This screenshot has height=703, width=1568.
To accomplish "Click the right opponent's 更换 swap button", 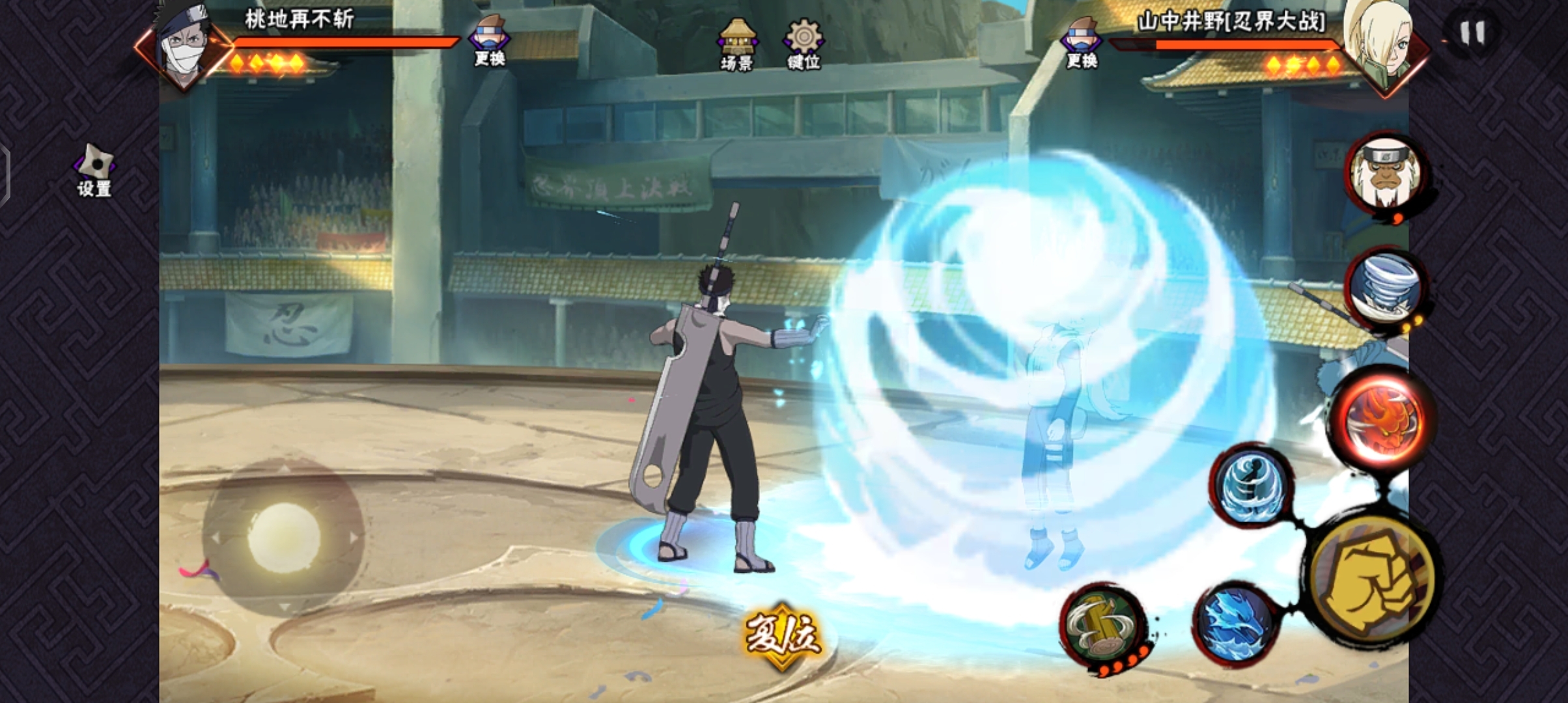I will (1082, 43).
